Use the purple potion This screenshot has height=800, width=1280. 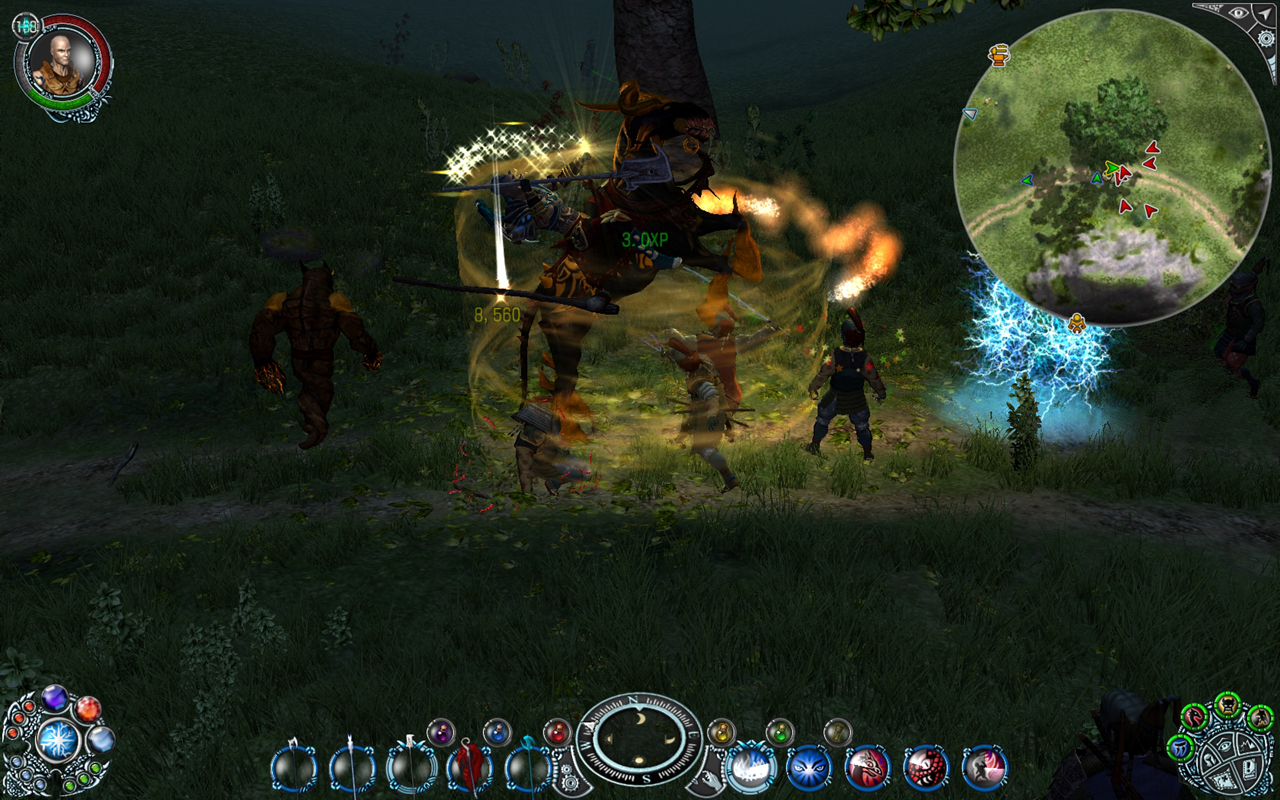441,733
